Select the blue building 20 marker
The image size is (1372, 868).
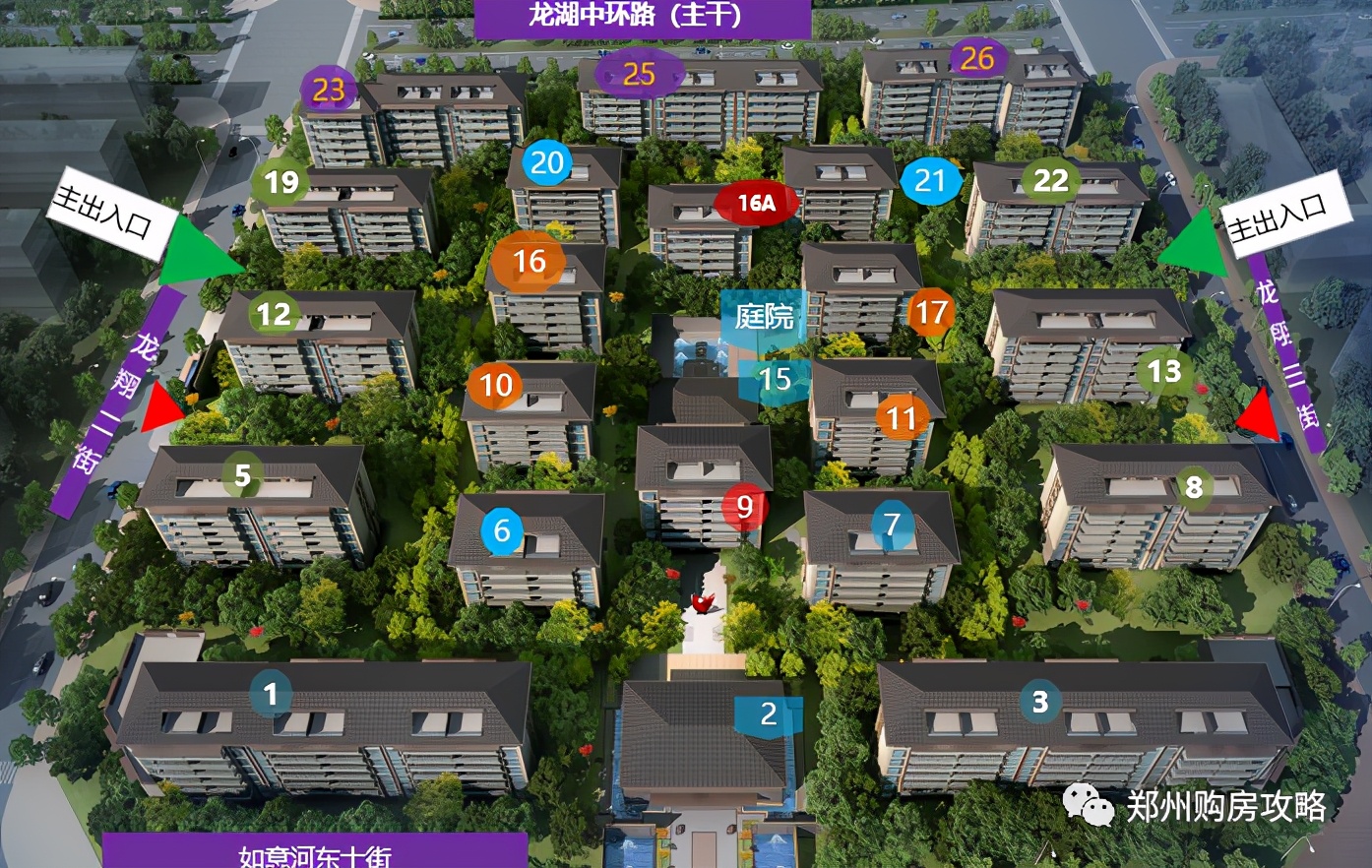tap(547, 163)
